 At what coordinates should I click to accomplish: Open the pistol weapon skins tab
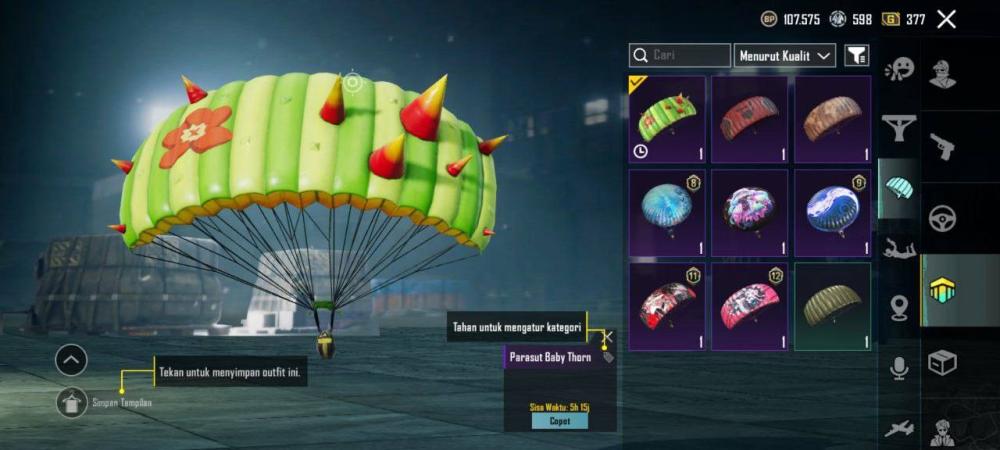coord(942,147)
